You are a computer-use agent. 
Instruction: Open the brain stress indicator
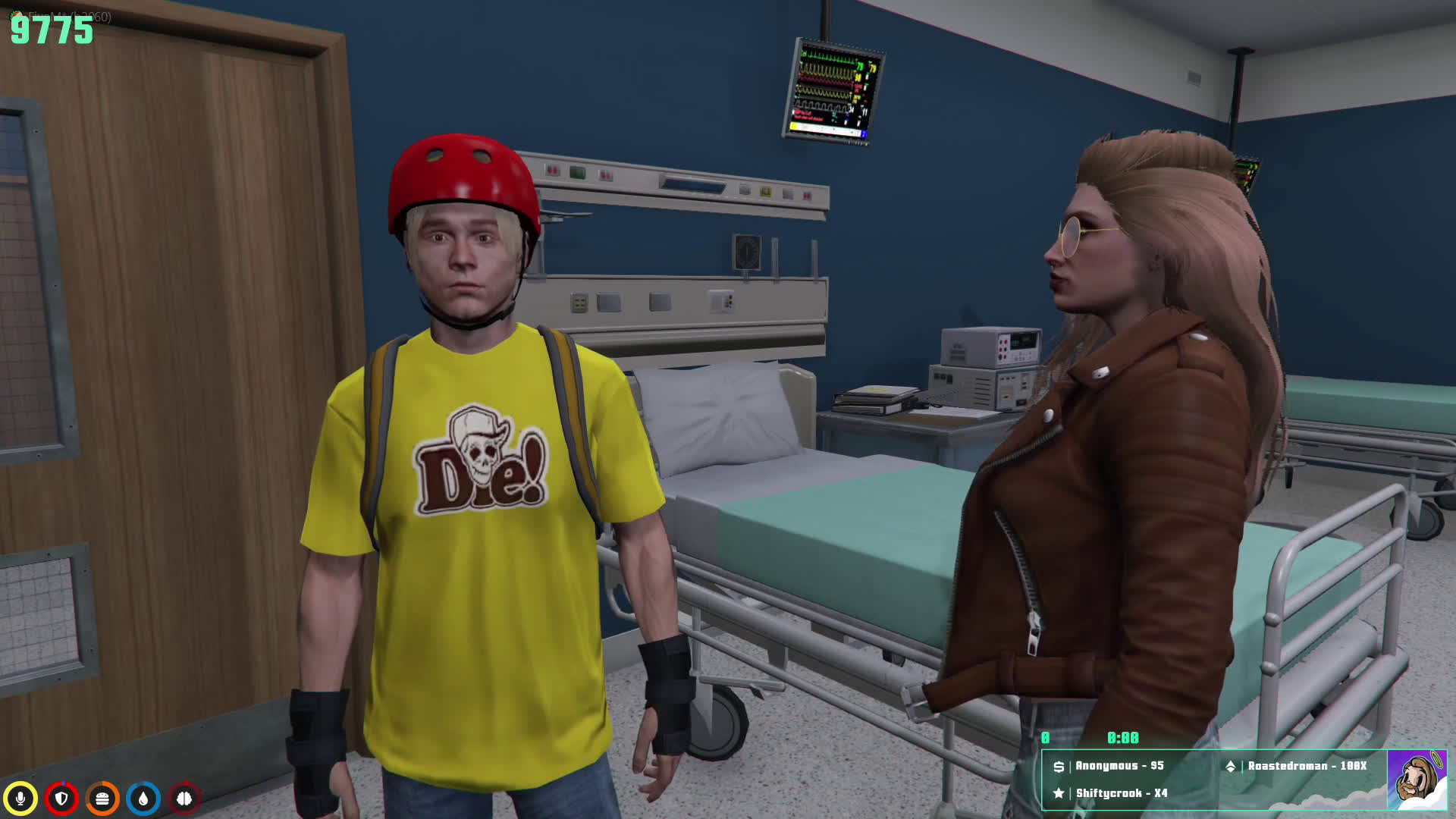point(184,799)
